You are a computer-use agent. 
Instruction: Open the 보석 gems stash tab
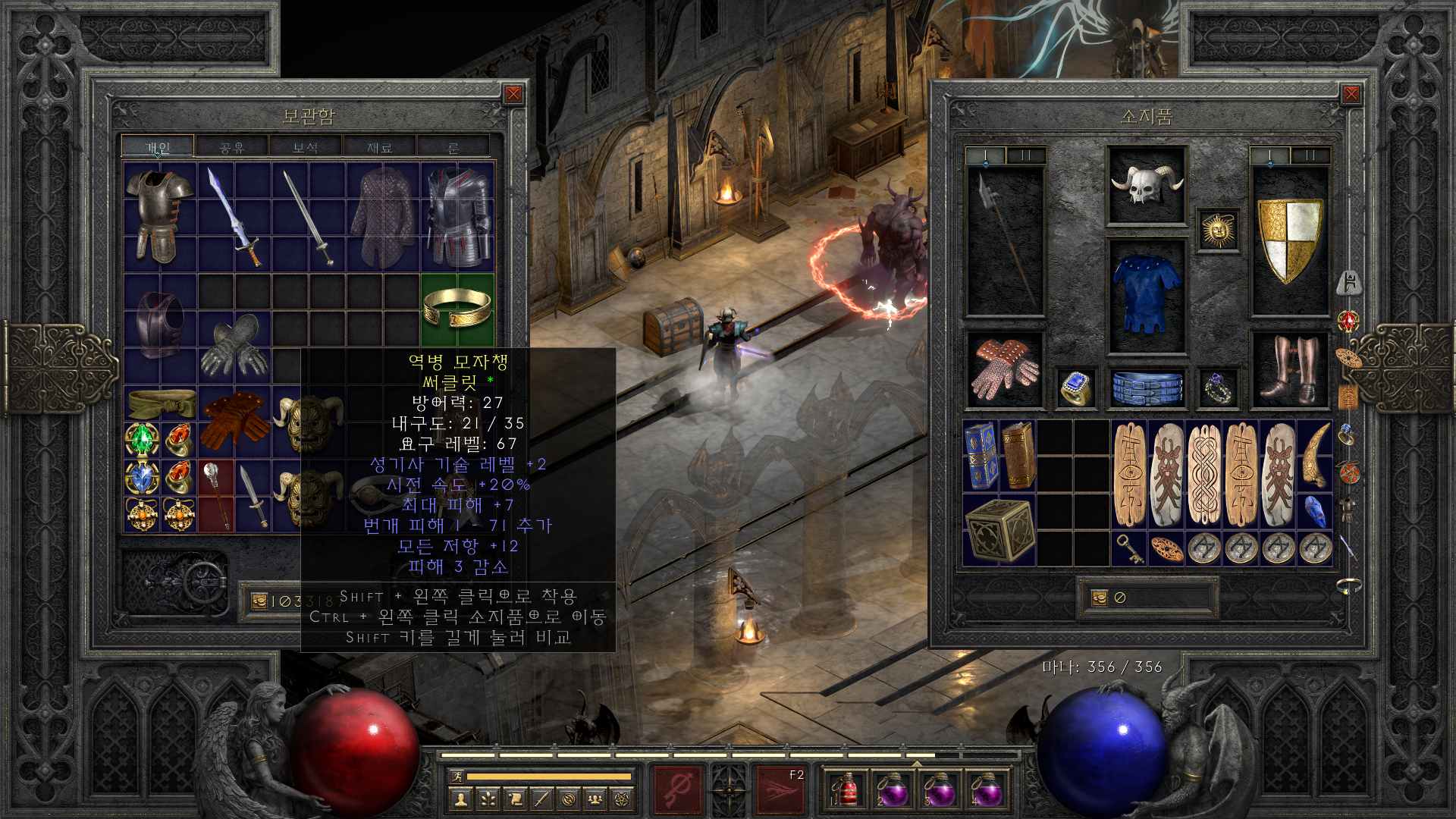(x=305, y=147)
